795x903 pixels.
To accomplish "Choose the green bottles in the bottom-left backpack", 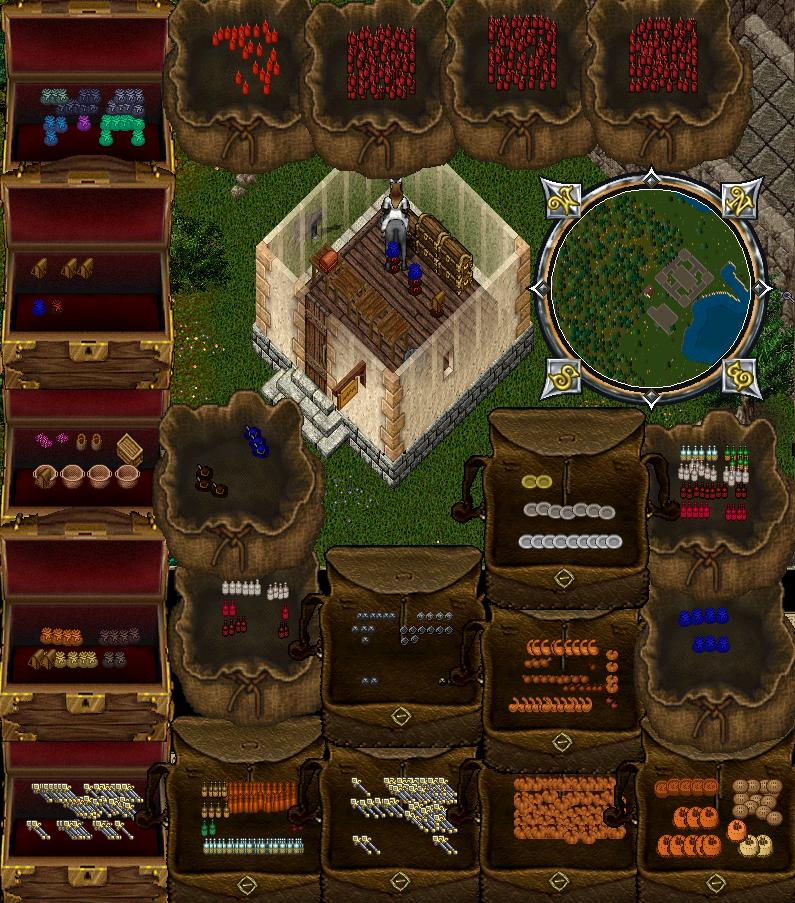I will pyautogui.click(x=209, y=828).
